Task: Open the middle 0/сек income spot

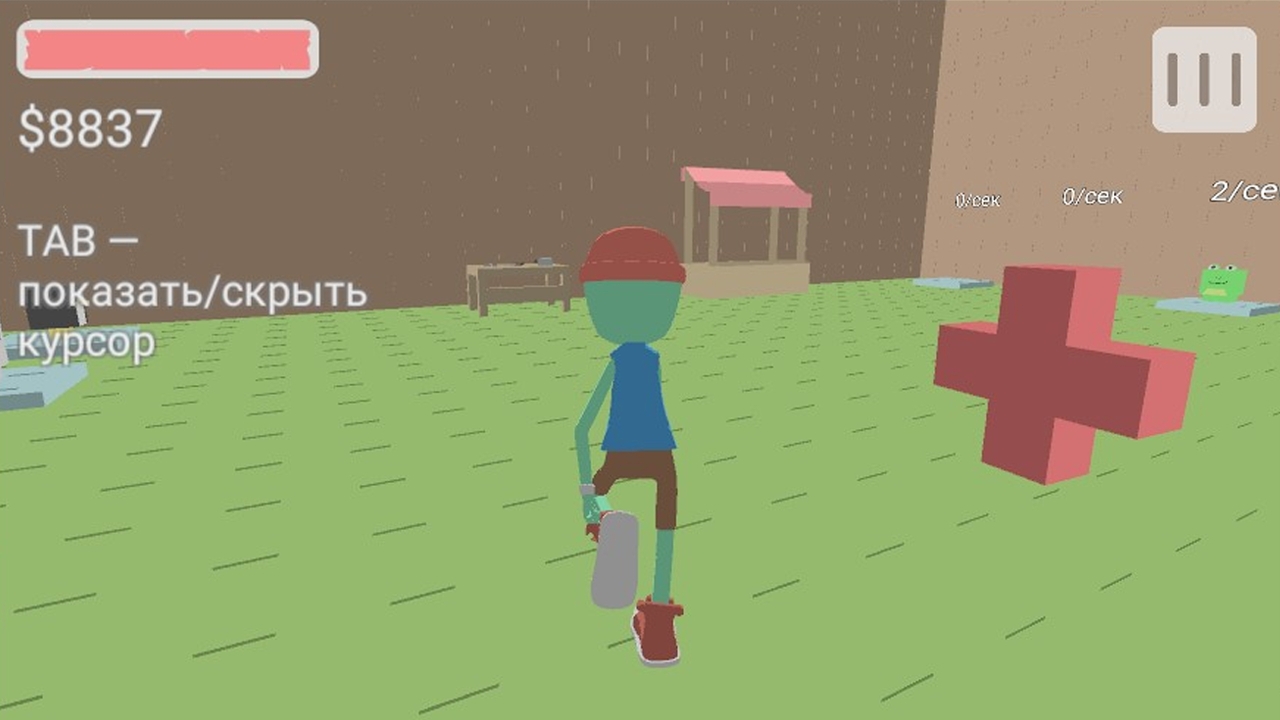Action: [1092, 196]
